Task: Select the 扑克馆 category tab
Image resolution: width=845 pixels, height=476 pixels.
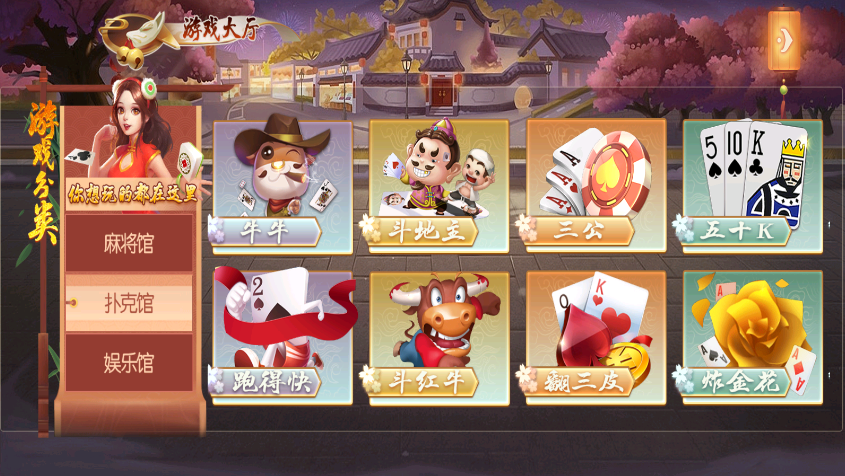Action: click(x=129, y=303)
